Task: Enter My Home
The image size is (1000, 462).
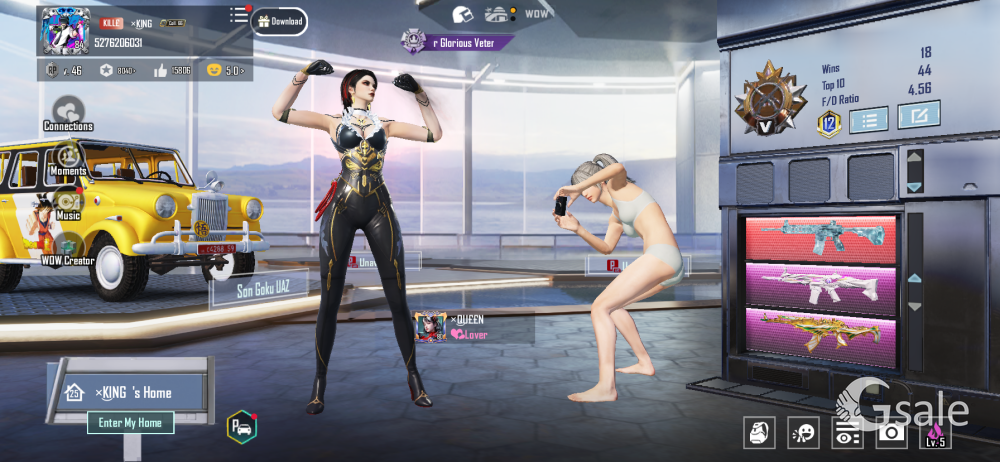Action: coord(131,423)
